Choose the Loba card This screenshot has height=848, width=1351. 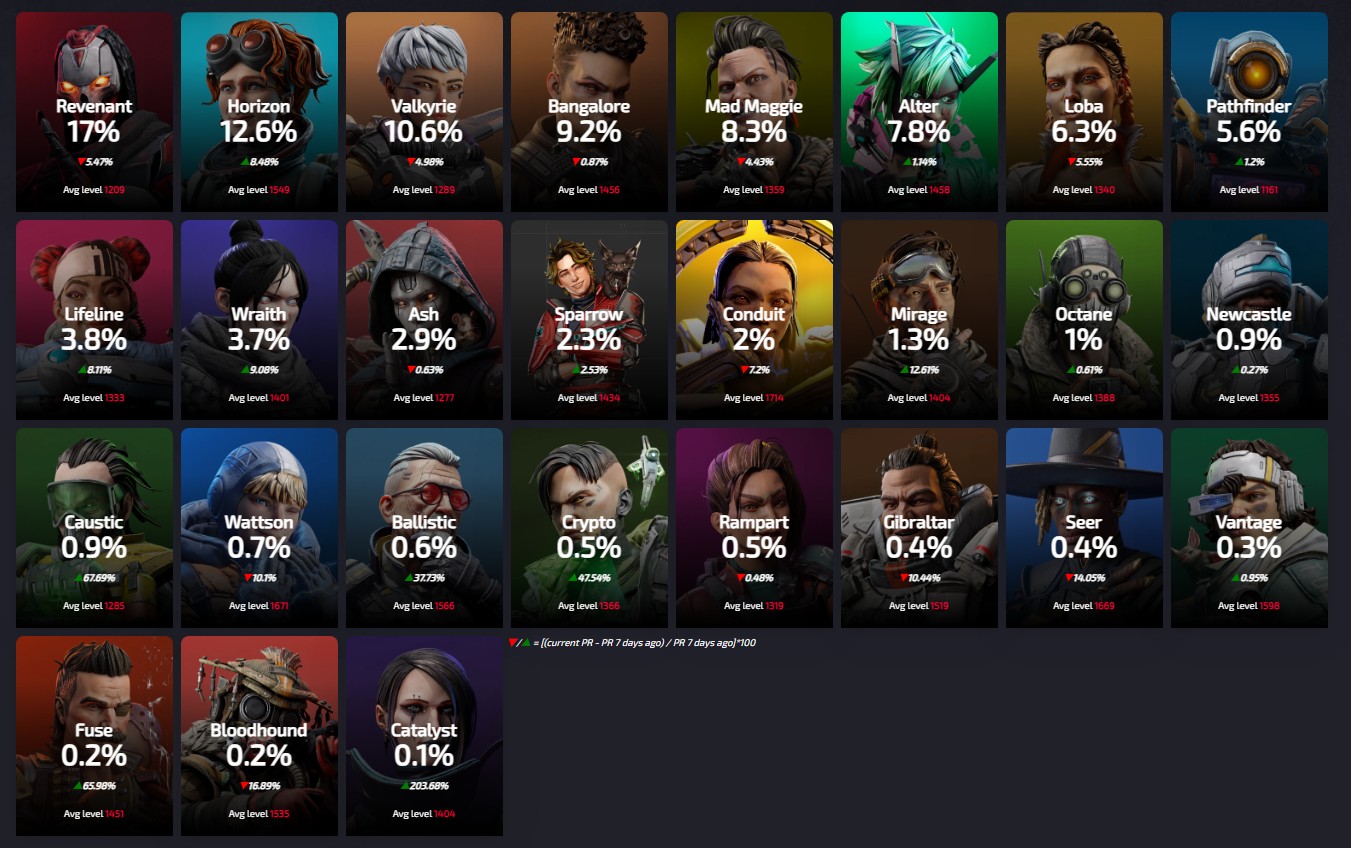point(1084,112)
